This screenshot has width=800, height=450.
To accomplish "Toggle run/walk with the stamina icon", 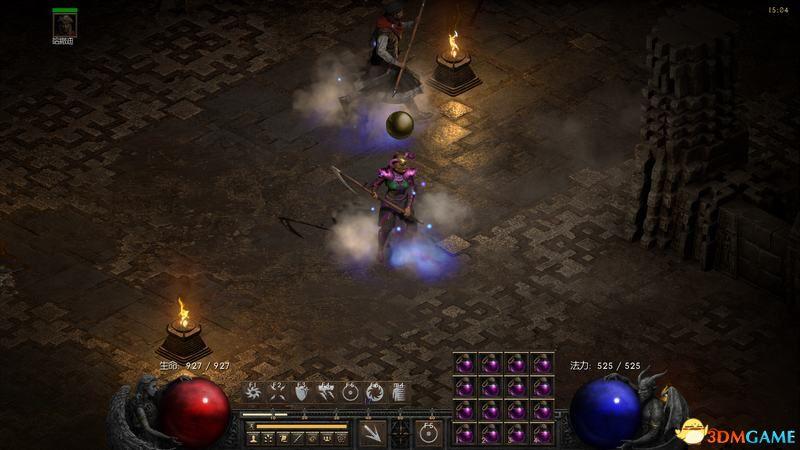I will coord(251,426).
